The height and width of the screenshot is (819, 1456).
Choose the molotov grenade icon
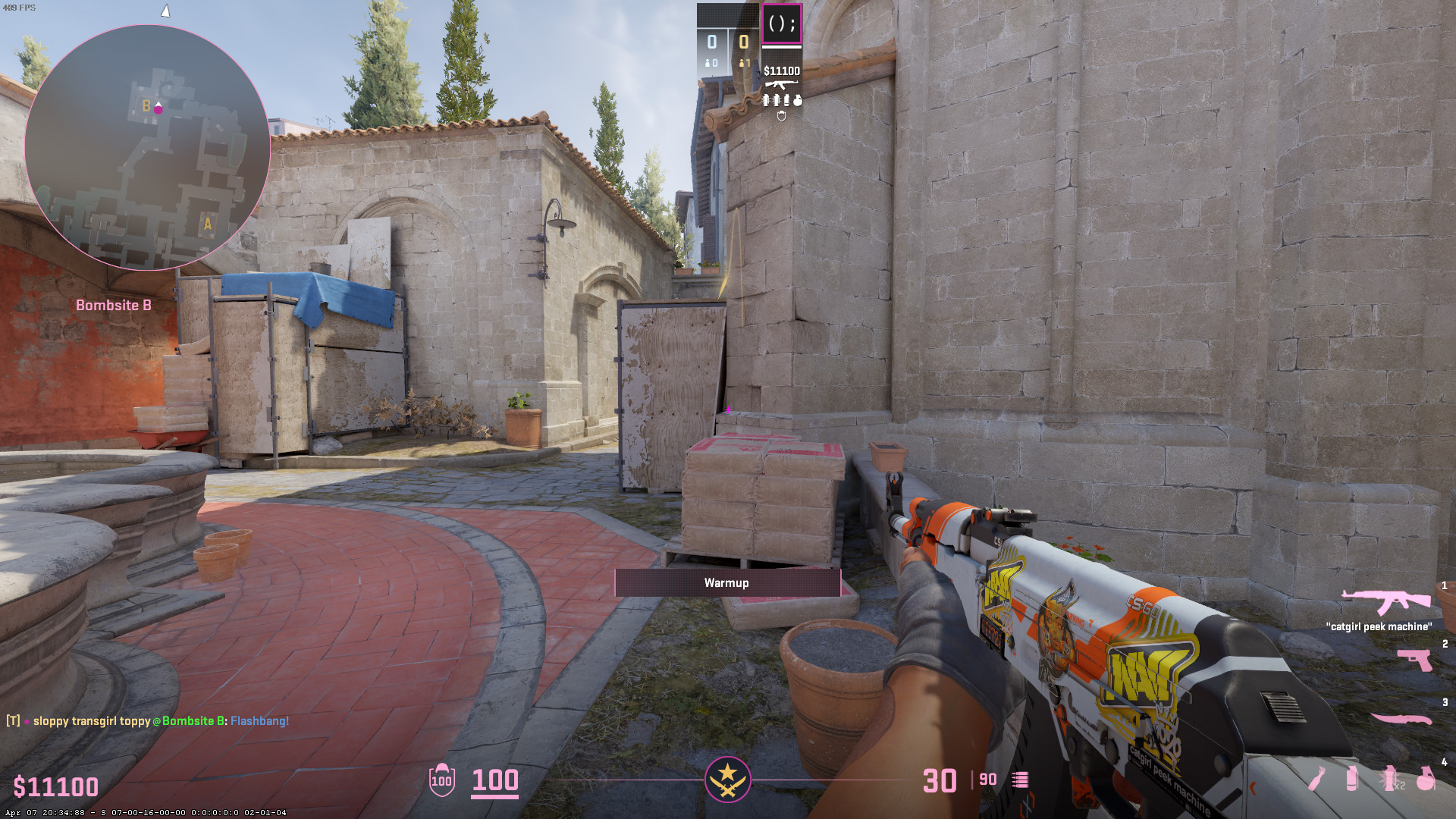(x=1317, y=779)
